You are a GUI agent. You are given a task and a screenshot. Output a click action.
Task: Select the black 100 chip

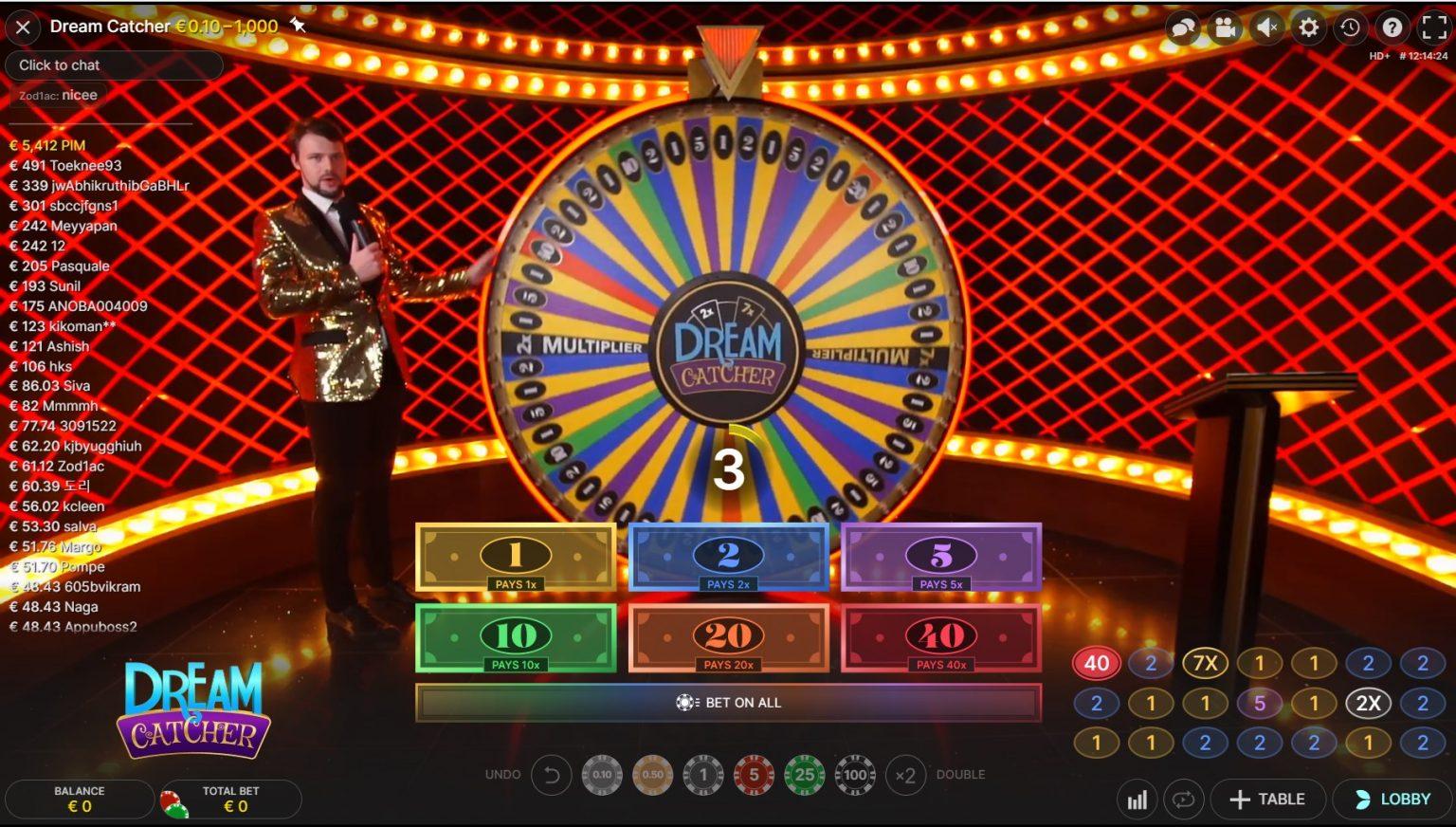pyautogui.click(x=855, y=775)
